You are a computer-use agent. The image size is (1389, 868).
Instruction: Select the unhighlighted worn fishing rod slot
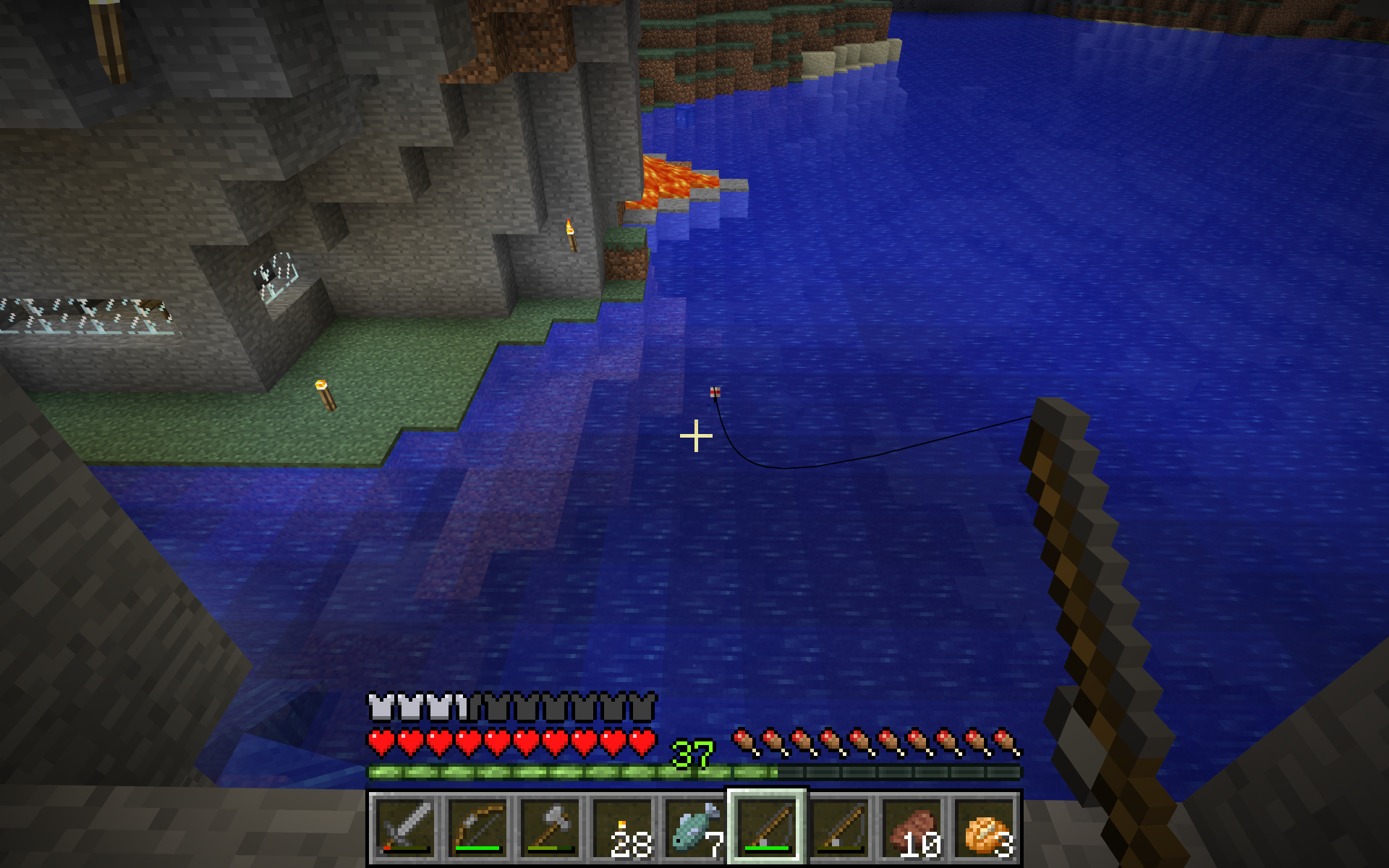[839, 827]
